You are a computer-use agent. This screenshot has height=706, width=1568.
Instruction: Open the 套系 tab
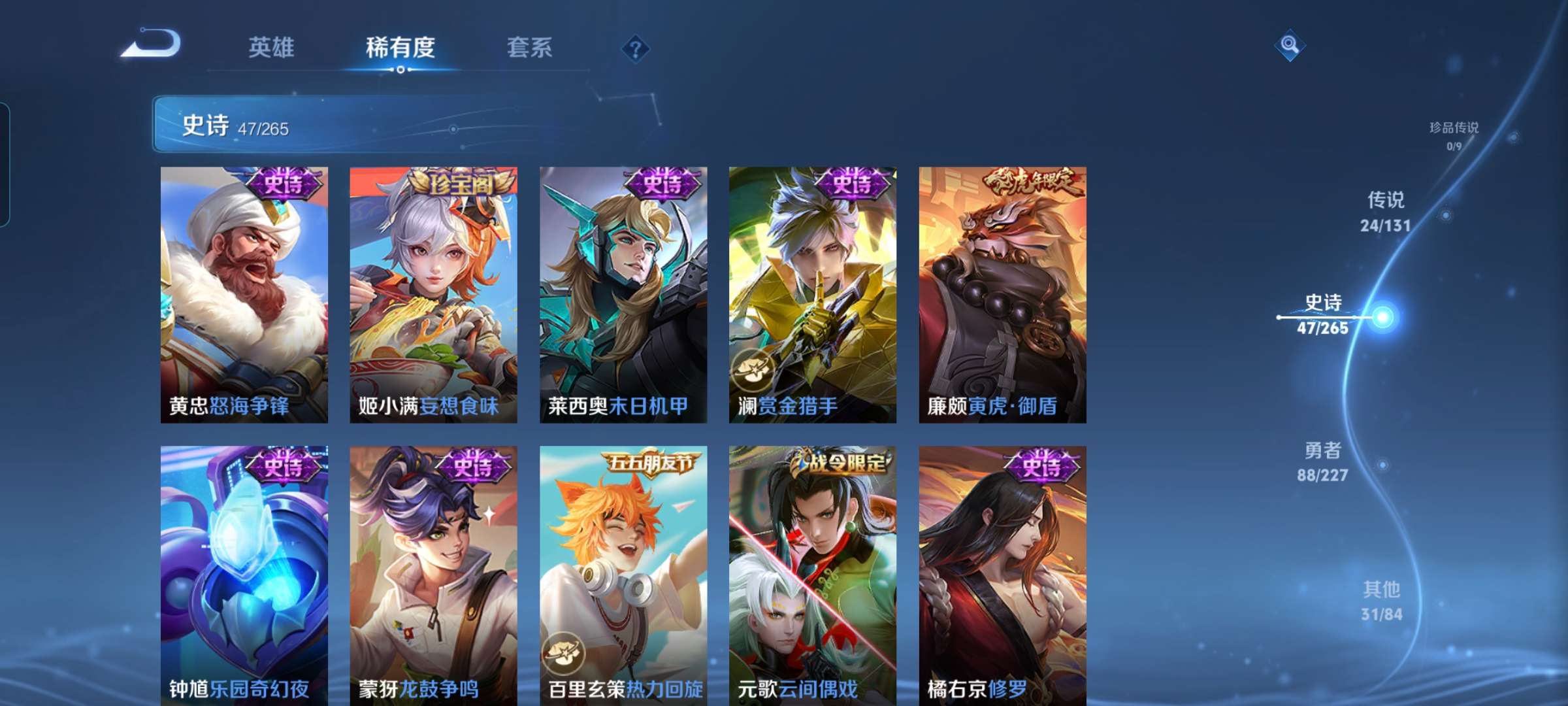pyautogui.click(x=529, y=48)
